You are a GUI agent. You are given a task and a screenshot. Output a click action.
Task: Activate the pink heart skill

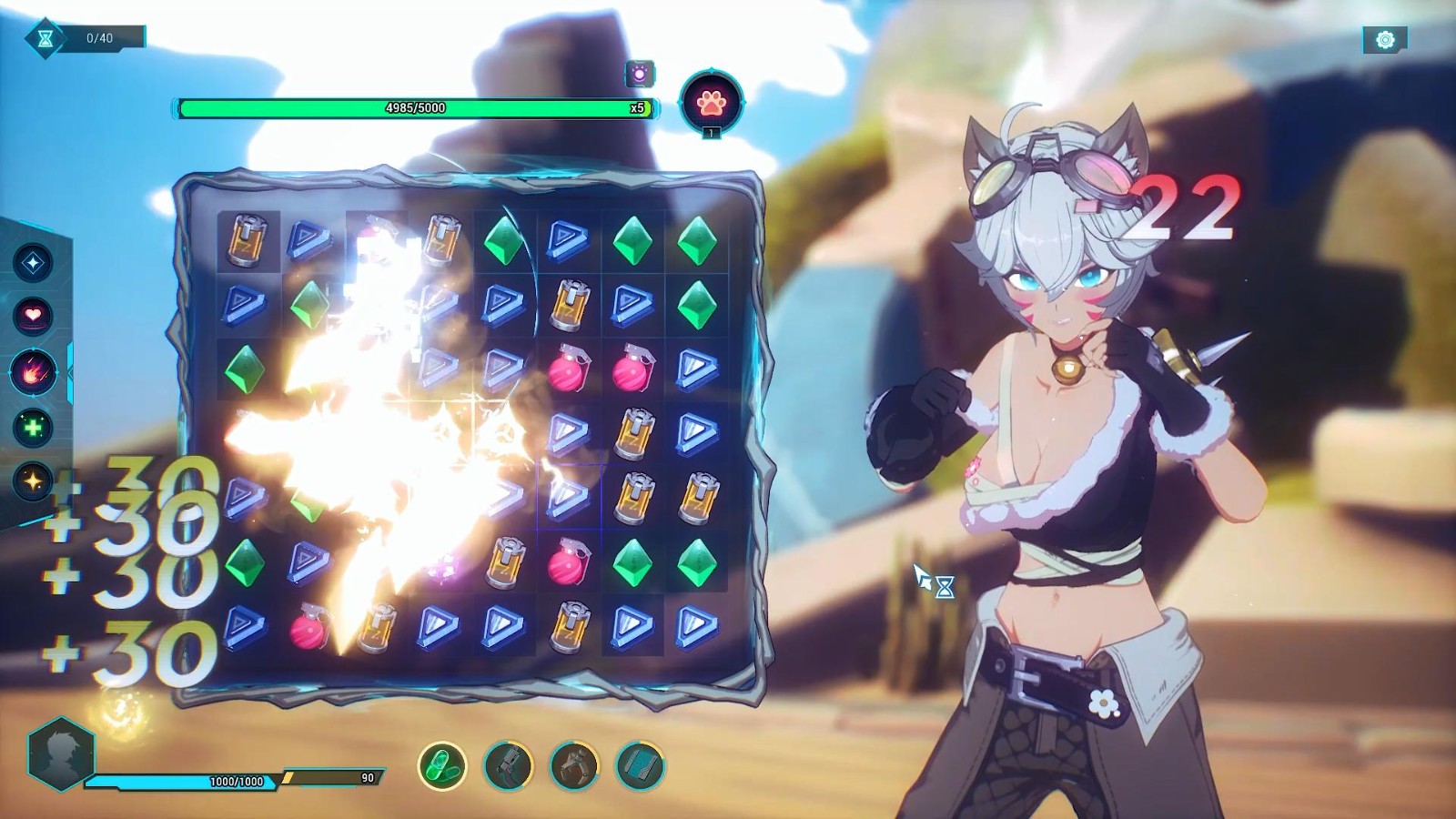point(33,316)
